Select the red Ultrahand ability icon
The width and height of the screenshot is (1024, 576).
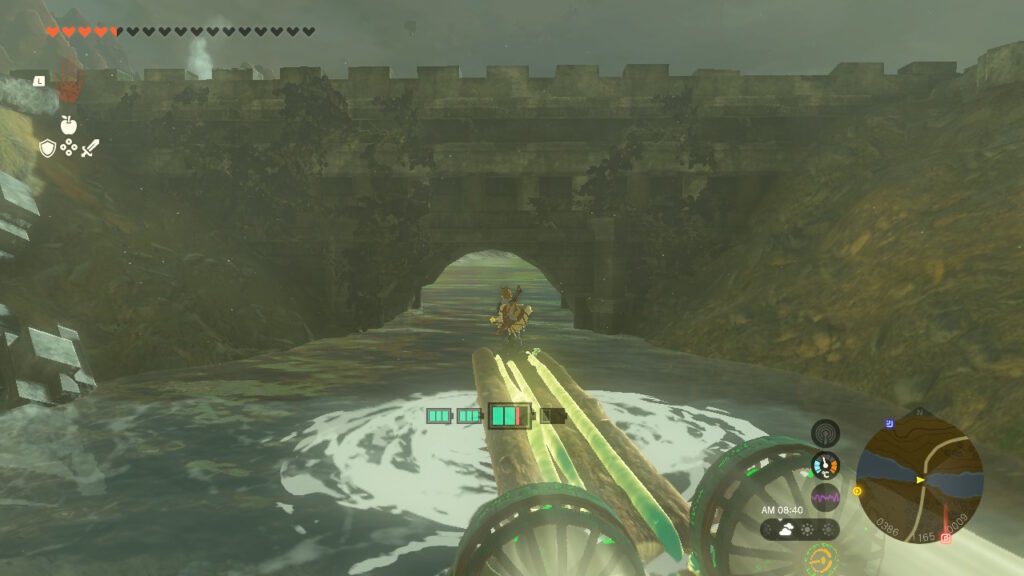click(x=68, y=84)
